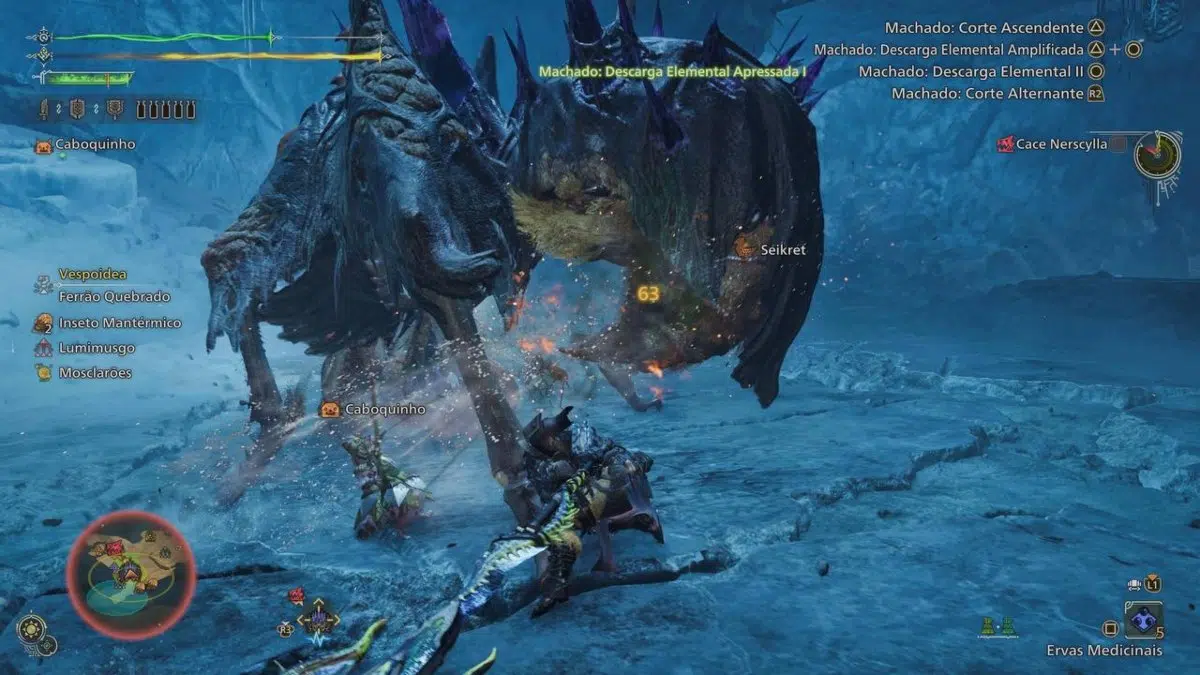The width and height of the screenshot is (1200, 675).
Task: Check the quest timer clock dial
Action: [x=1158, y=154]
